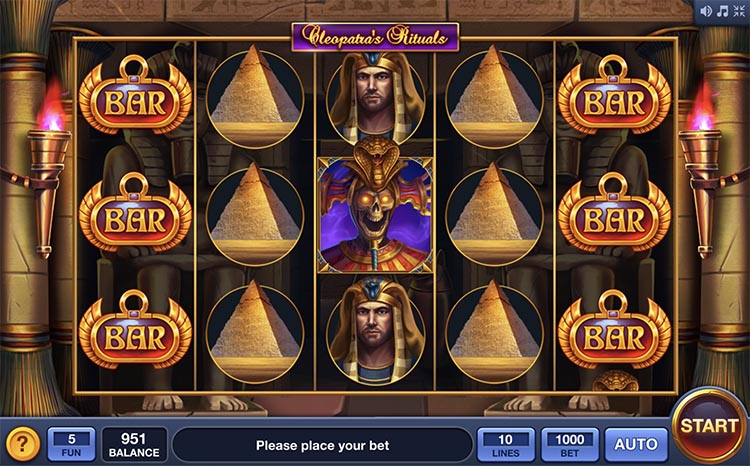Viewport: 750px width, 466px height.
Task: Adjust the number of LINES
Action: point(506,443)
